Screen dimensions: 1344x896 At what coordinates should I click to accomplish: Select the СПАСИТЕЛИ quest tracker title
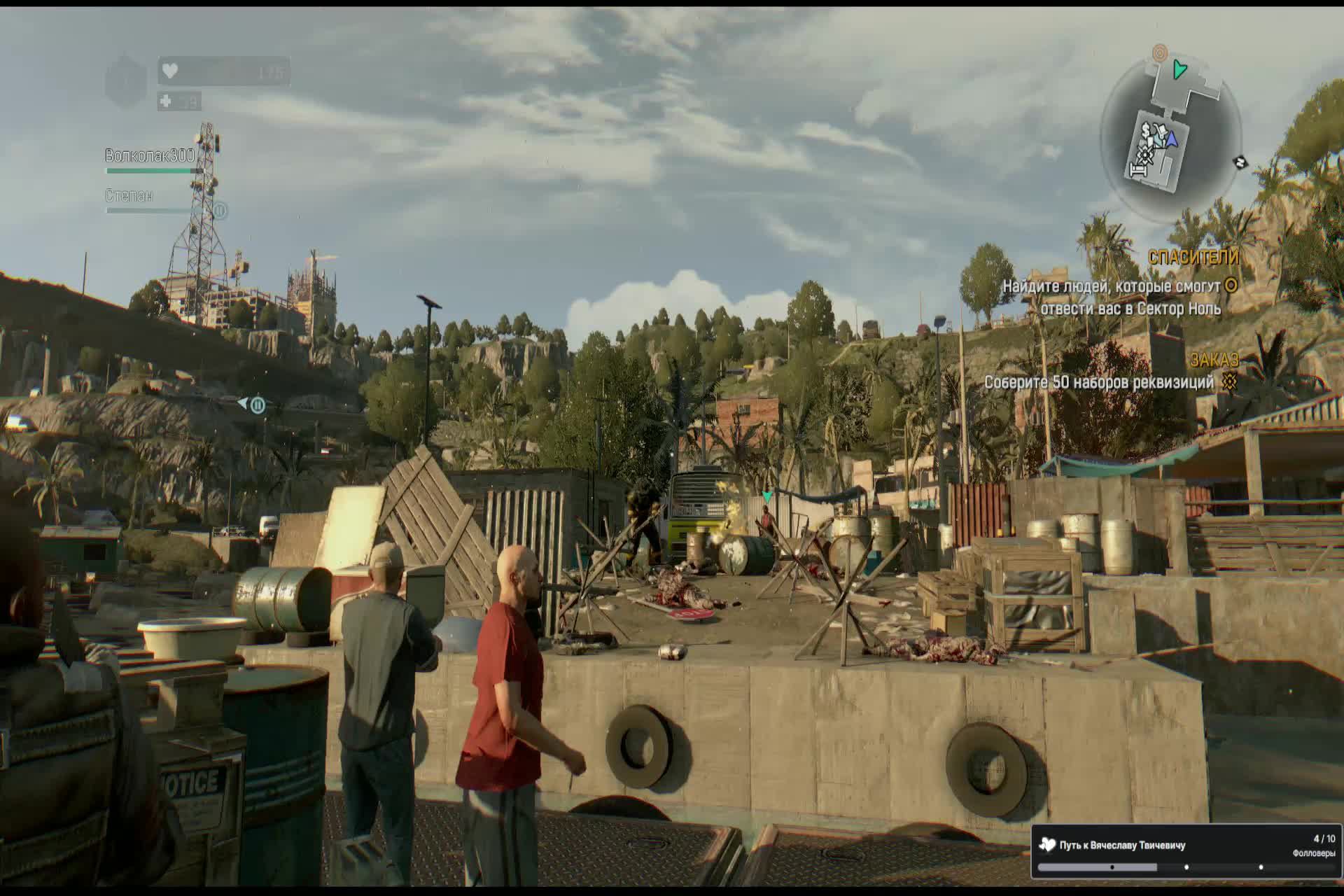coord(1193,257)
